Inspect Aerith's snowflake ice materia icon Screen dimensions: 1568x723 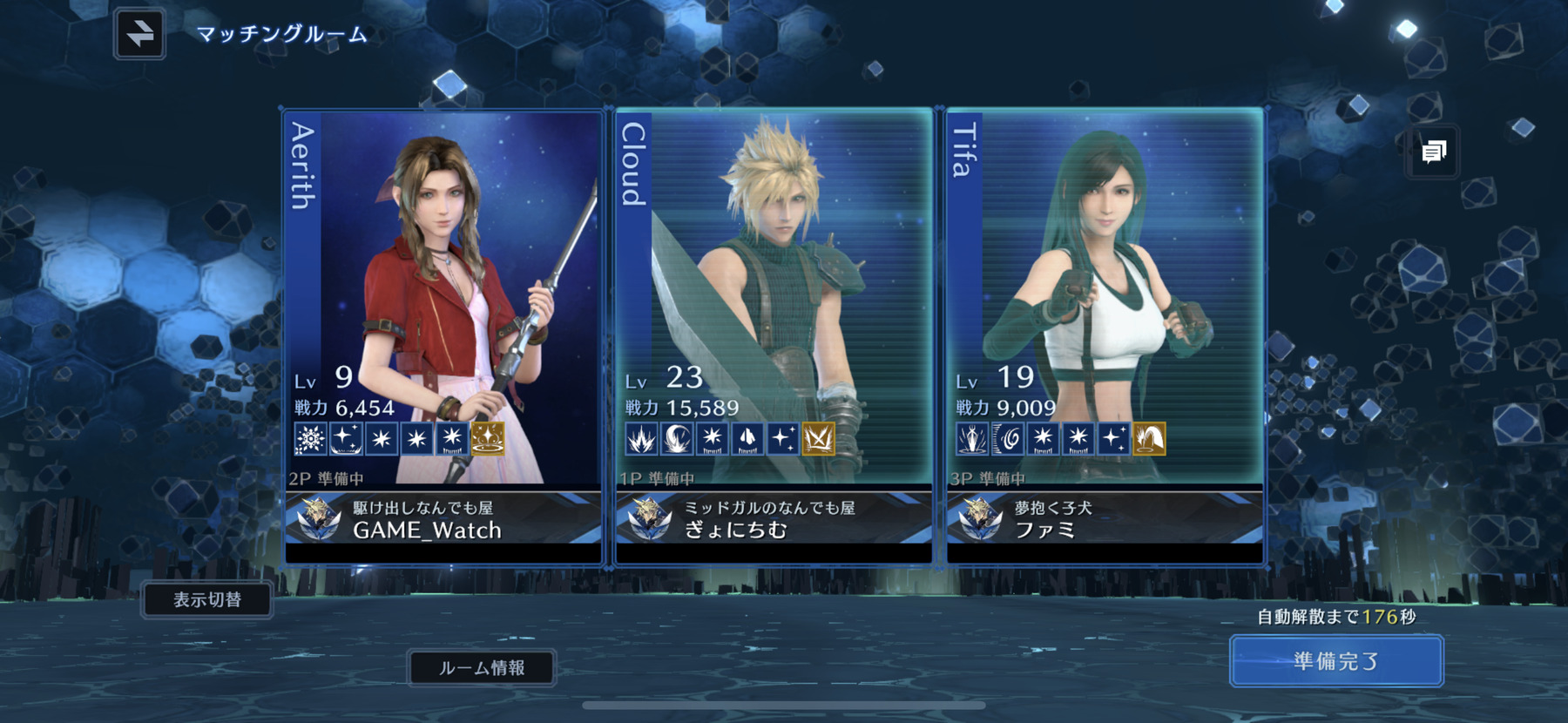point(310,438)
